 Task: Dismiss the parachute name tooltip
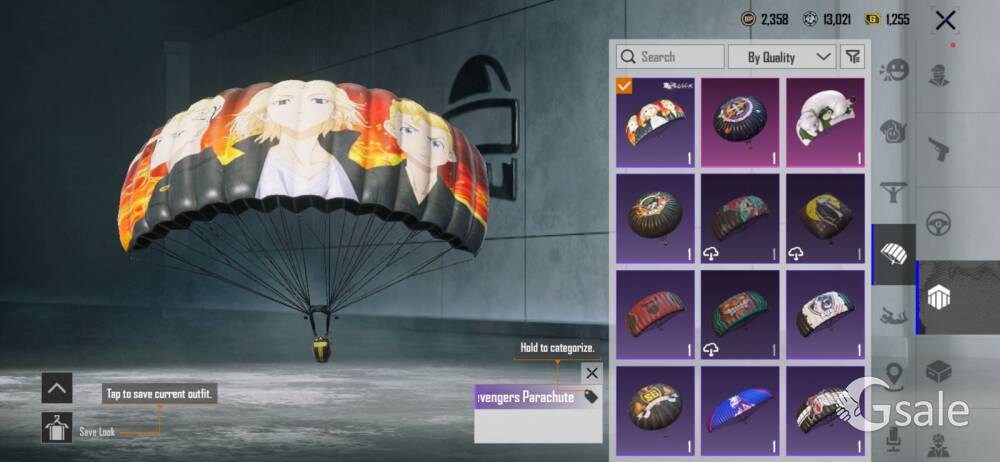pyautogui.click(x=592, y=373)
